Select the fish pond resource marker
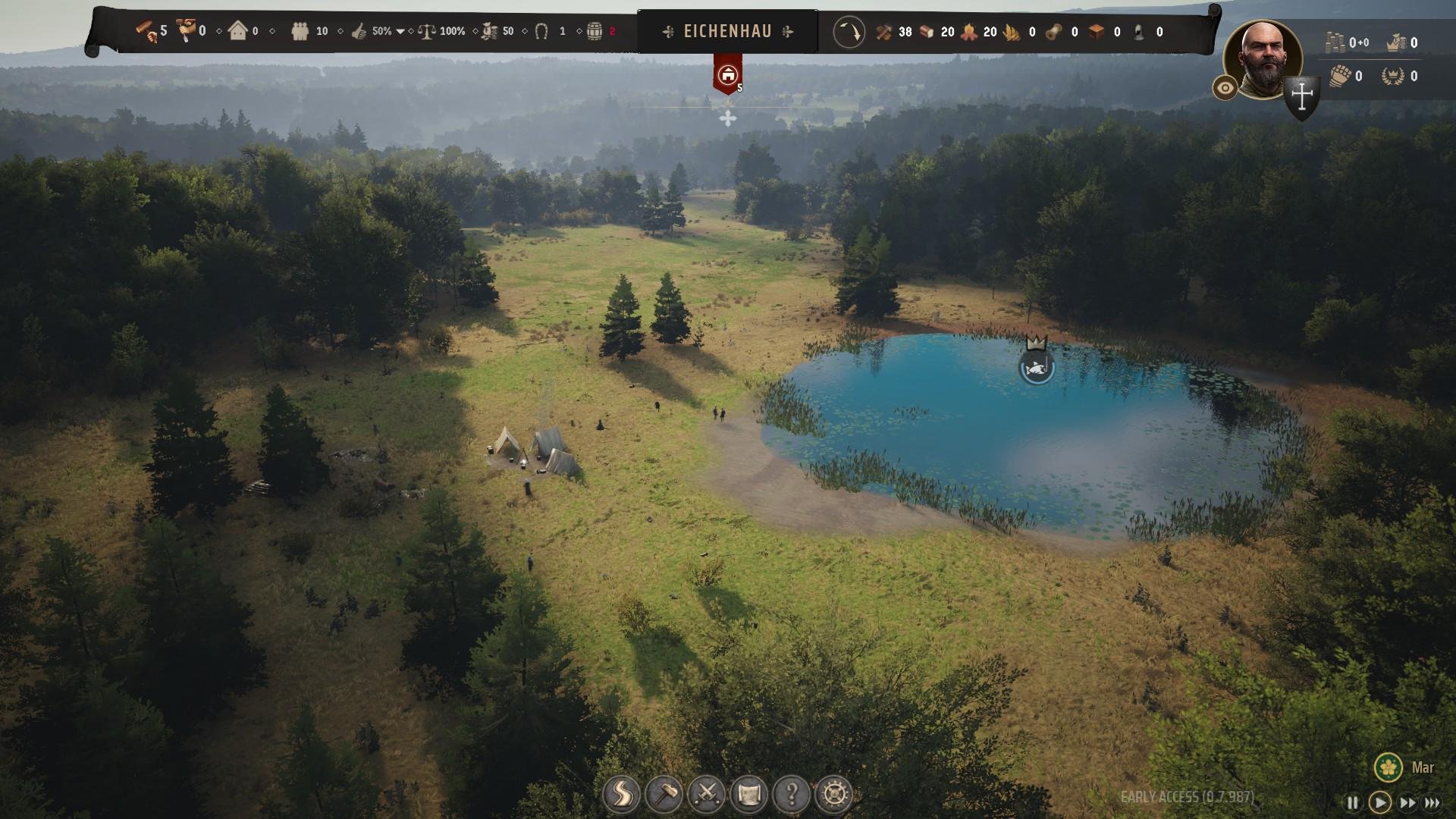1456x819 pixels. [1036, 369]
